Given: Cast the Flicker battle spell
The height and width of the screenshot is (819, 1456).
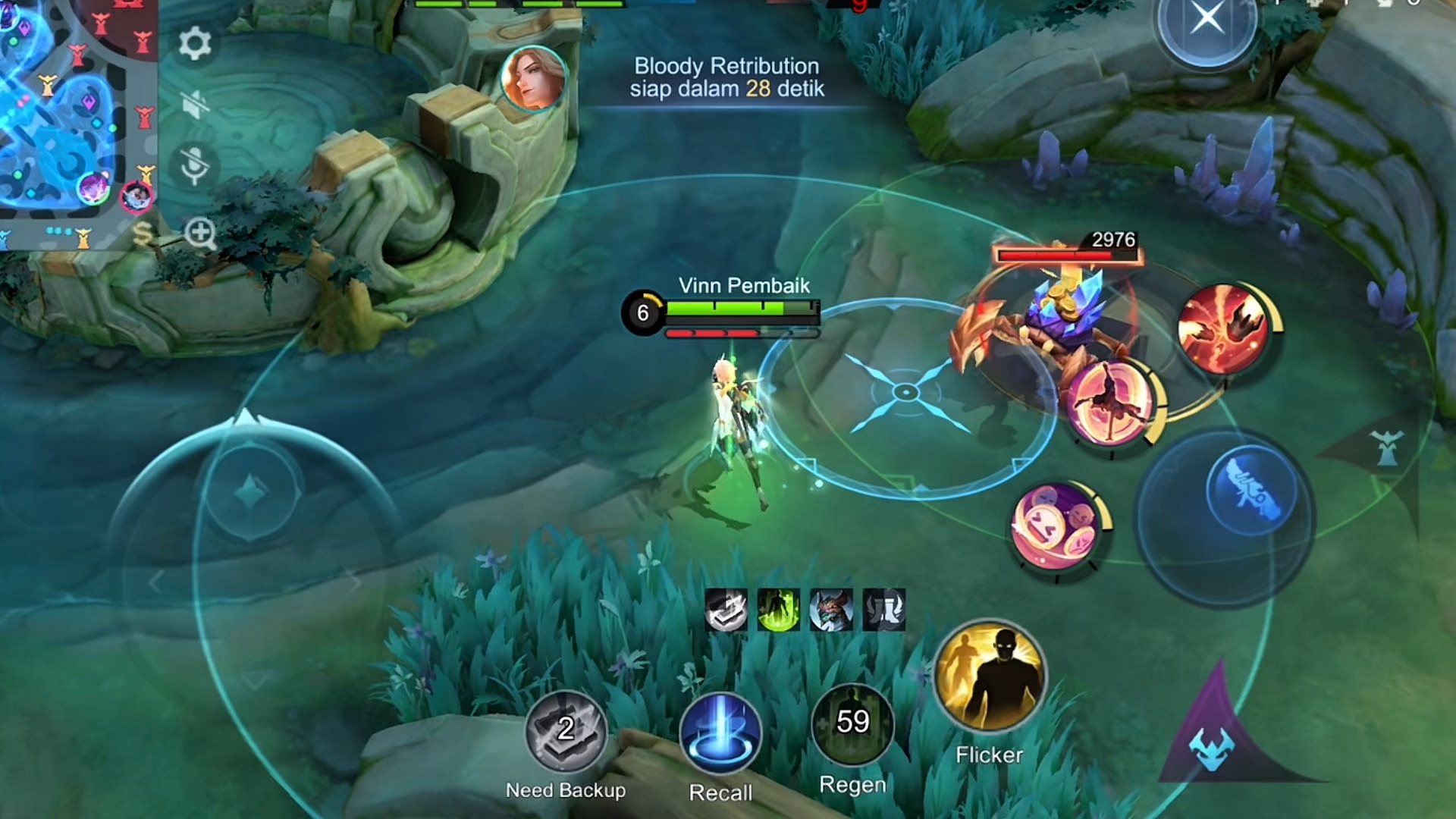Looking at the screenshot, I should point(990,678).
